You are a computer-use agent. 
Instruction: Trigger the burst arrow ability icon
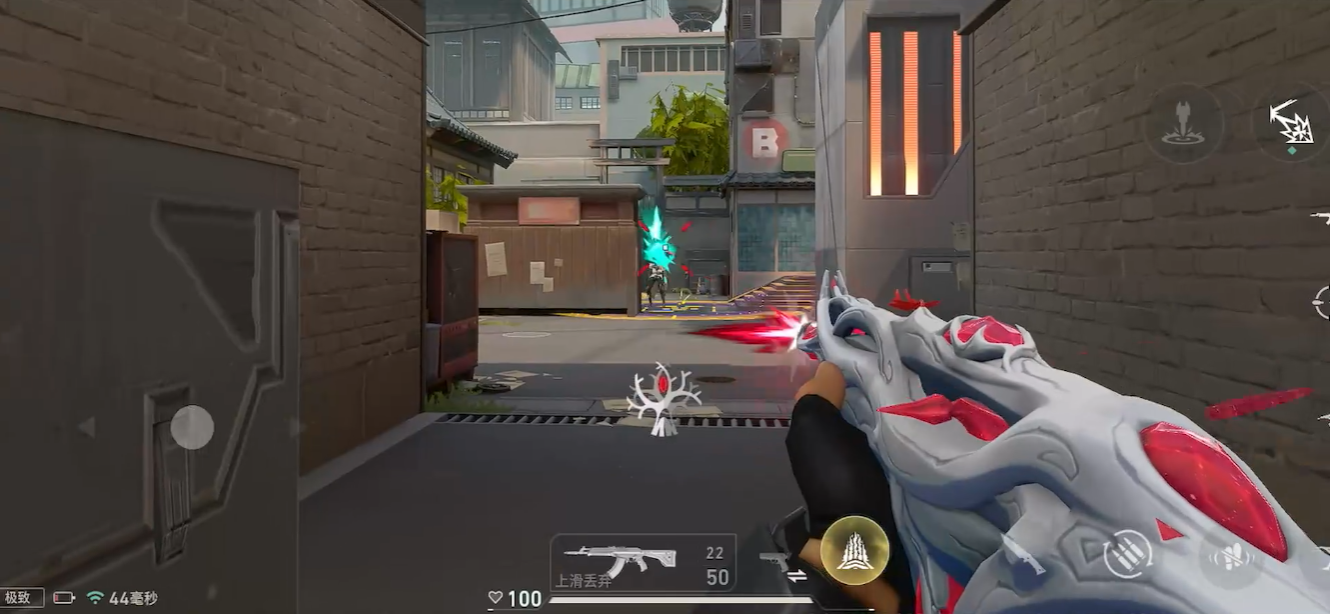tap(1292, 124)
